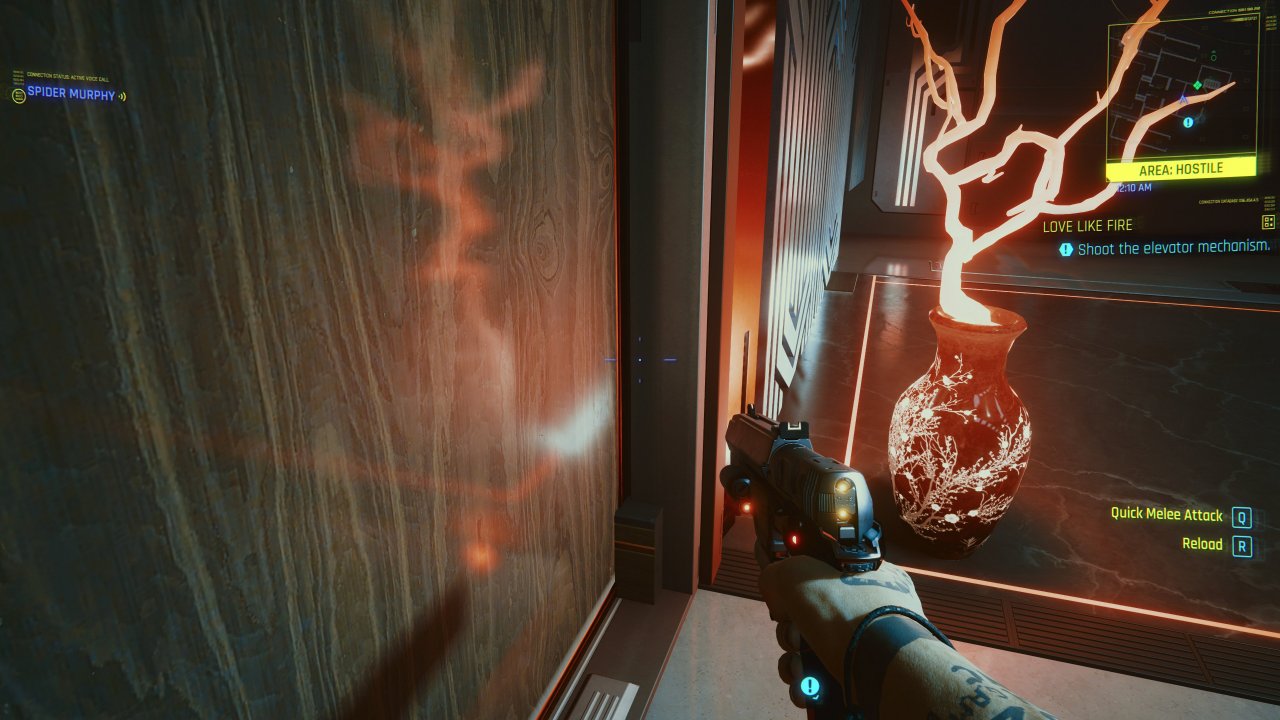The height and width of the screenshot is (720, 1280).
Task: Click the Spider Murphy caller portrait icon
Action: [x=19, y=95]
